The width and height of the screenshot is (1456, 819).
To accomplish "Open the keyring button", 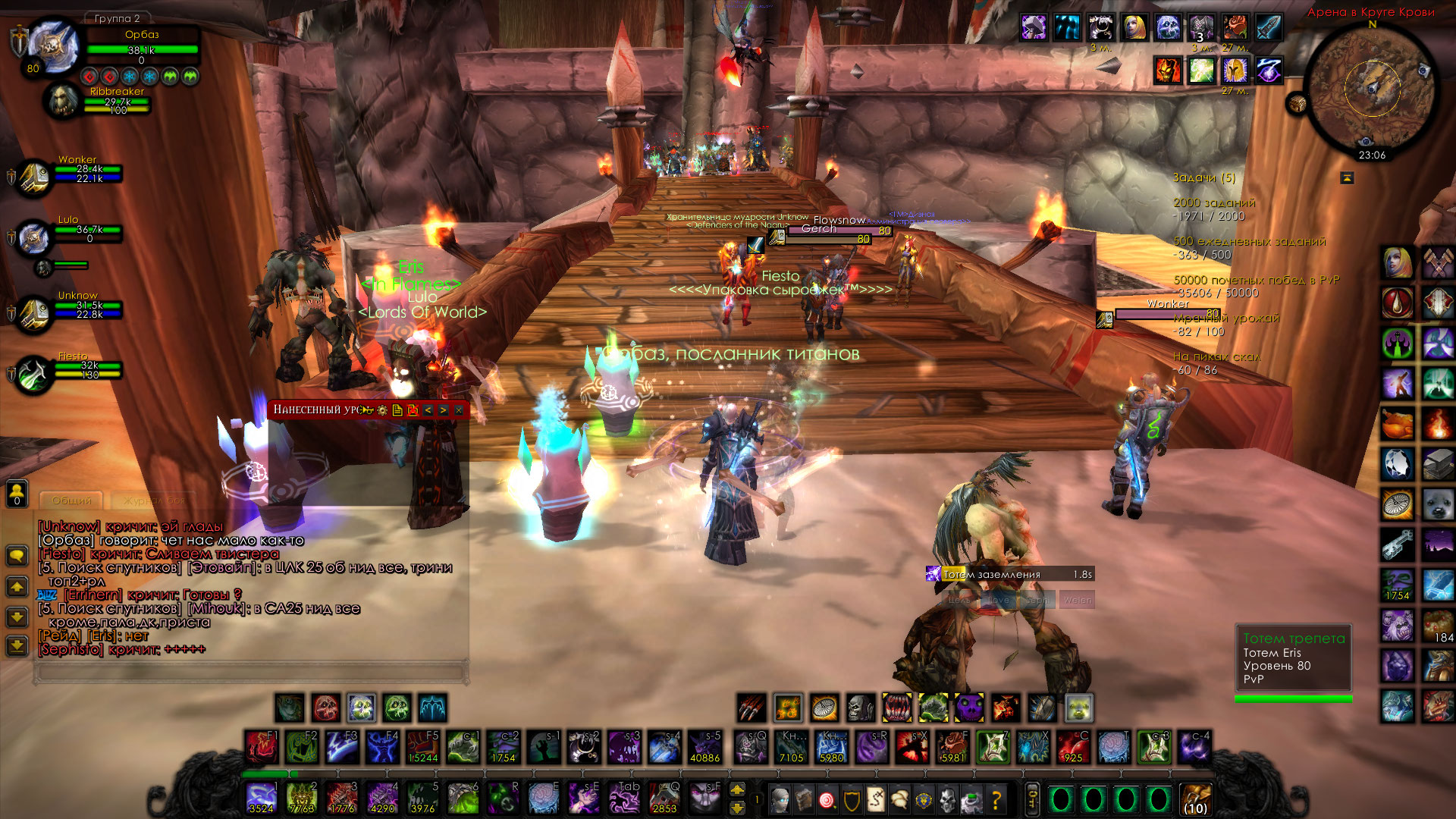I will click(1032, 799).
